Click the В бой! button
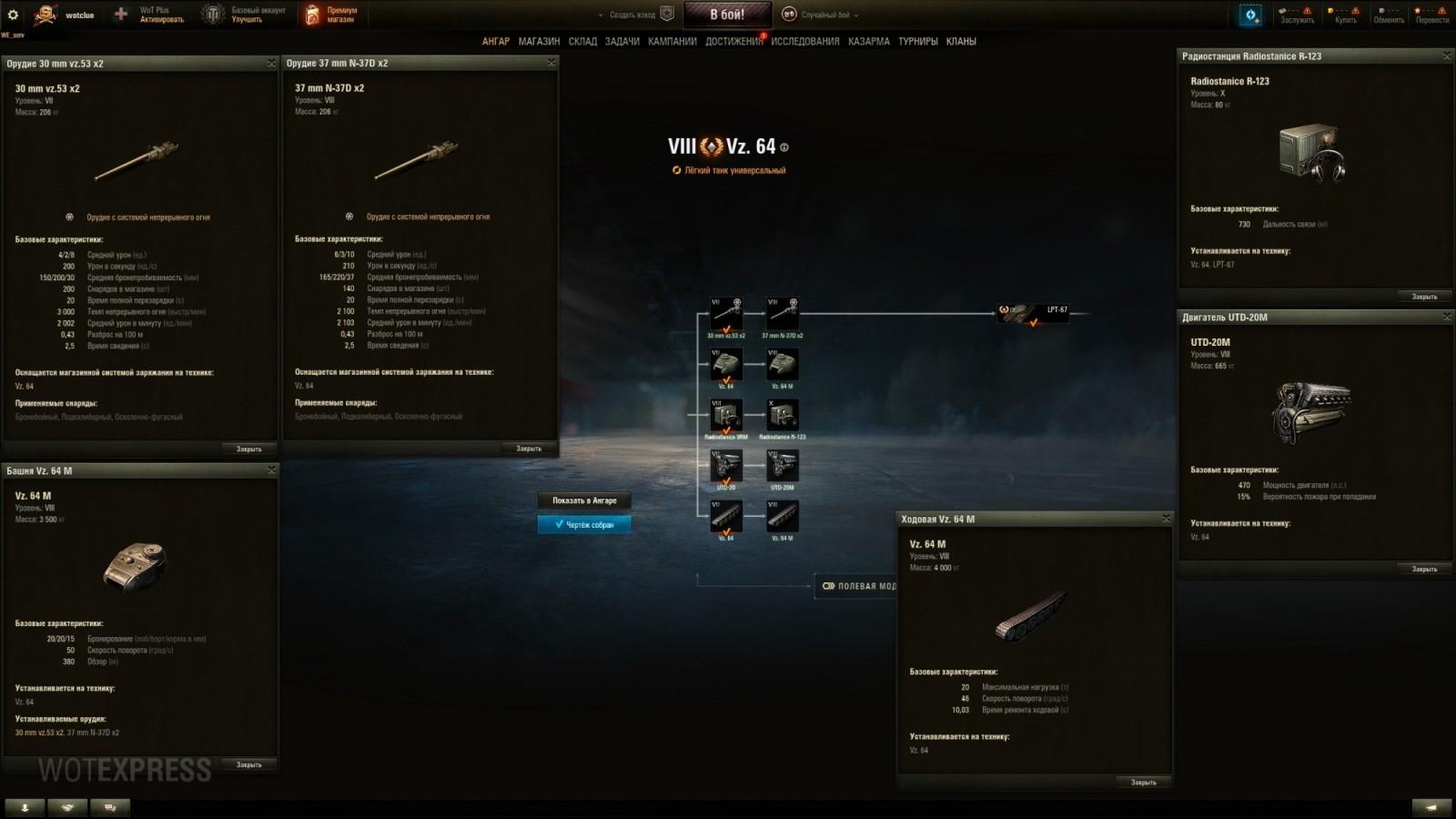Screen dimensions: 1456x819 coord(728,14)
